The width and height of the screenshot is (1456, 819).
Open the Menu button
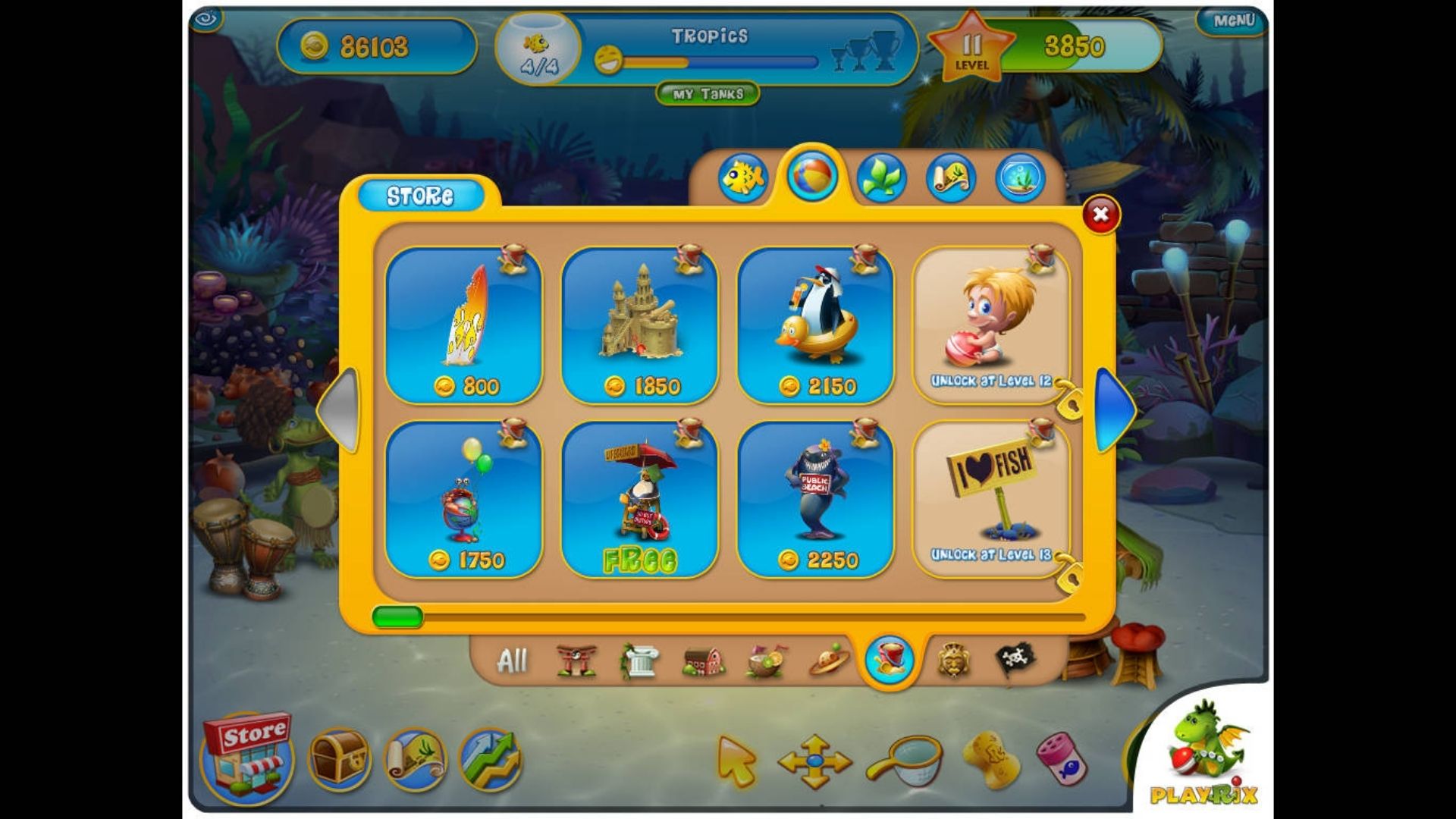click(x=1234, y=21)
